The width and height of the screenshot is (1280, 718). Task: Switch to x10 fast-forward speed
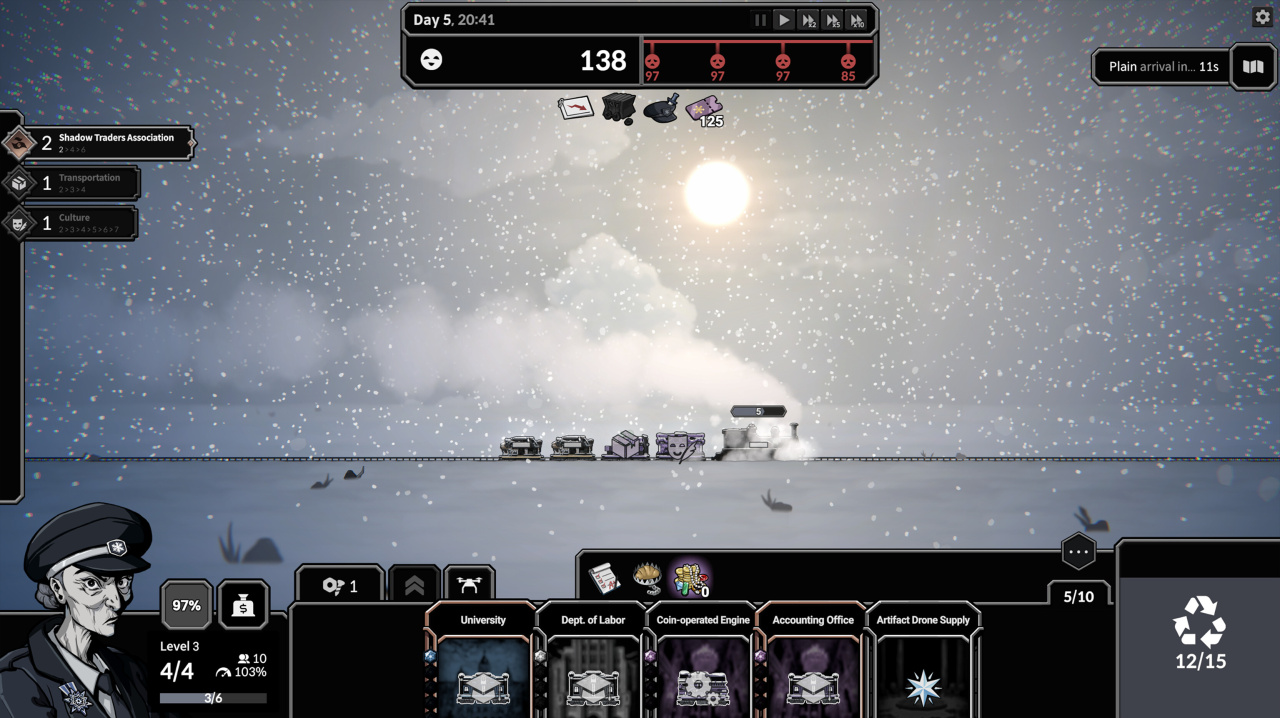pos(857,20)
